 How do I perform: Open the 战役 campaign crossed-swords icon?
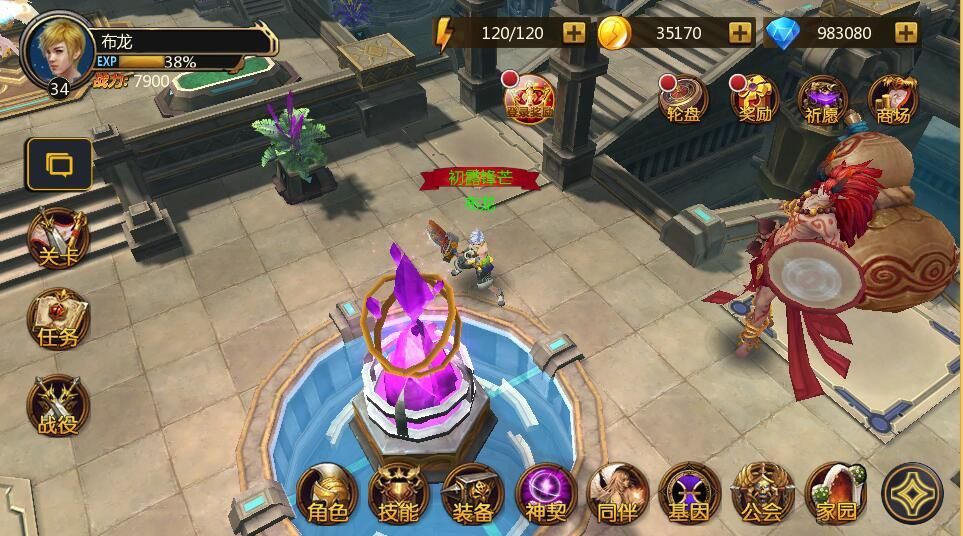point(58,406)
